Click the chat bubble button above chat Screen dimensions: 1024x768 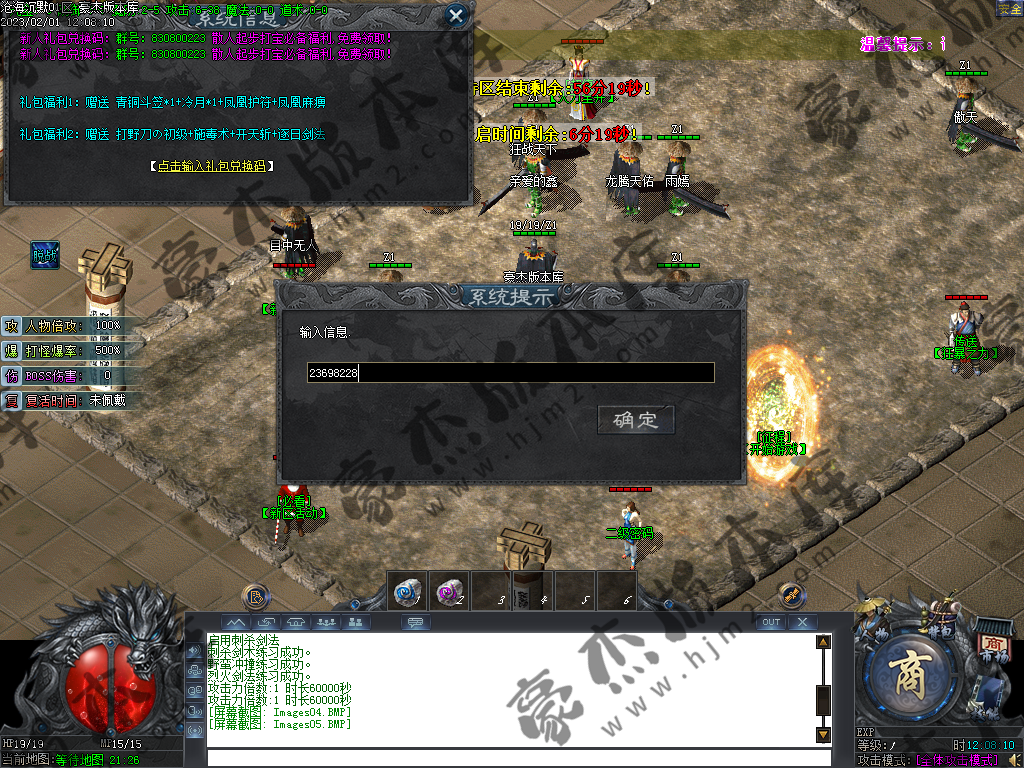(415, 622)
